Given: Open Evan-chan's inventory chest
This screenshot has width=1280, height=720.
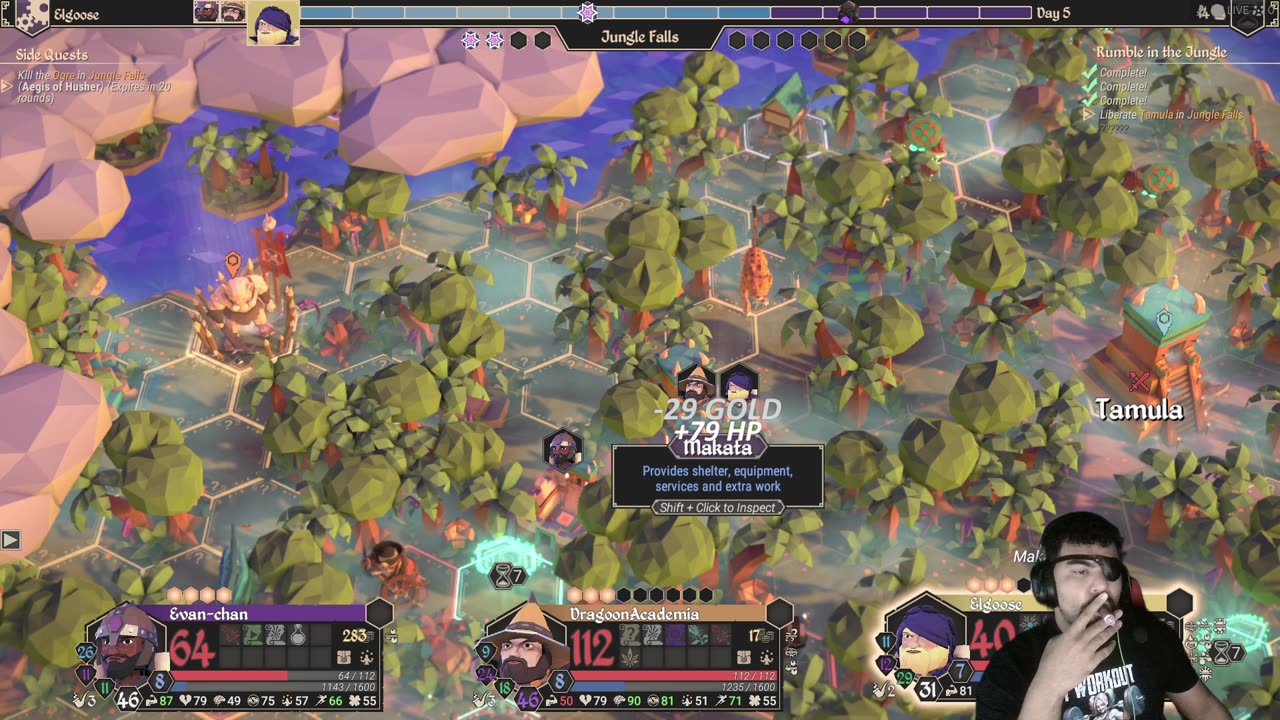Looking at the screenshot, I should click(344, 657).
